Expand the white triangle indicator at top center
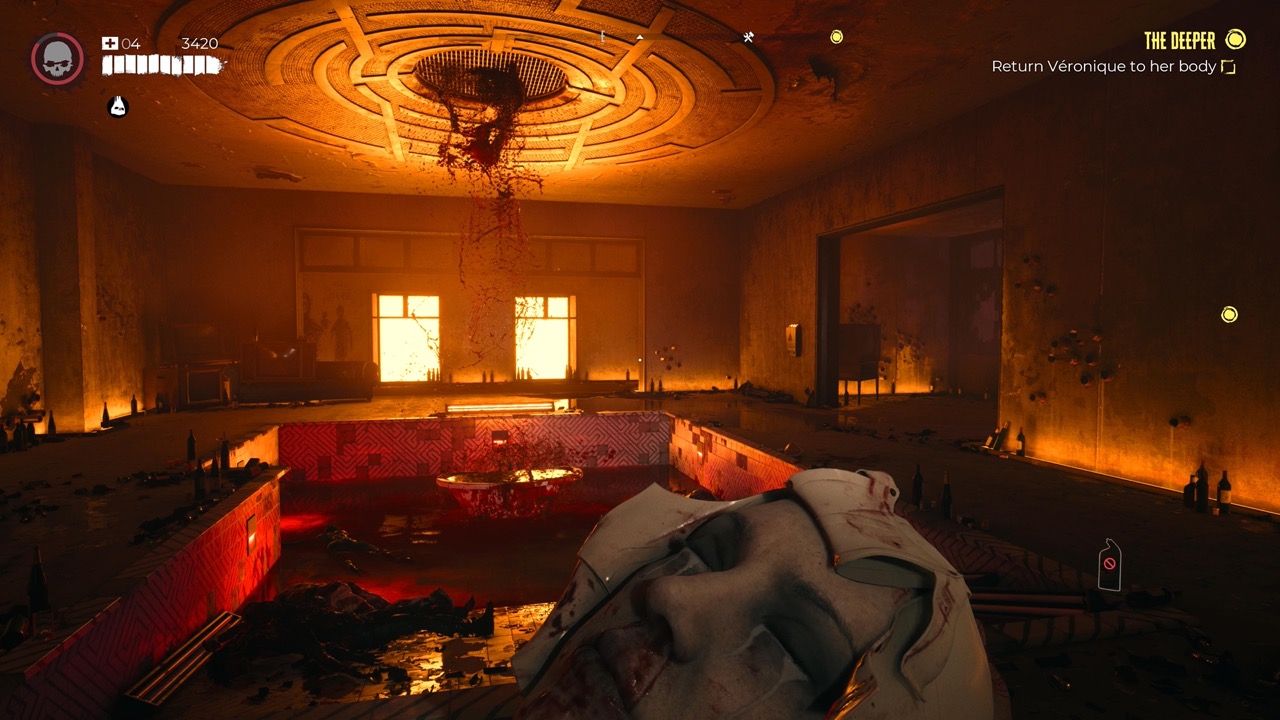The image size is (1280, 720). [x=639, y=37]
